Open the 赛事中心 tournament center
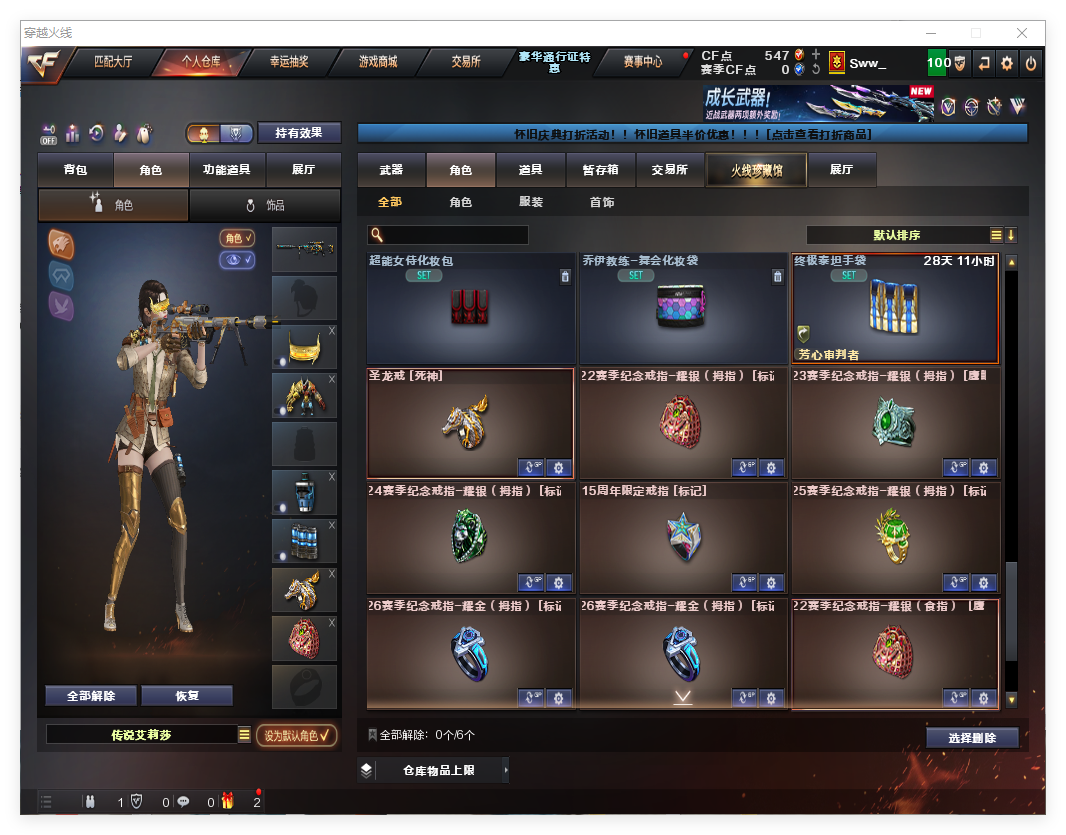1066x835 pixels. coord(642,62)
